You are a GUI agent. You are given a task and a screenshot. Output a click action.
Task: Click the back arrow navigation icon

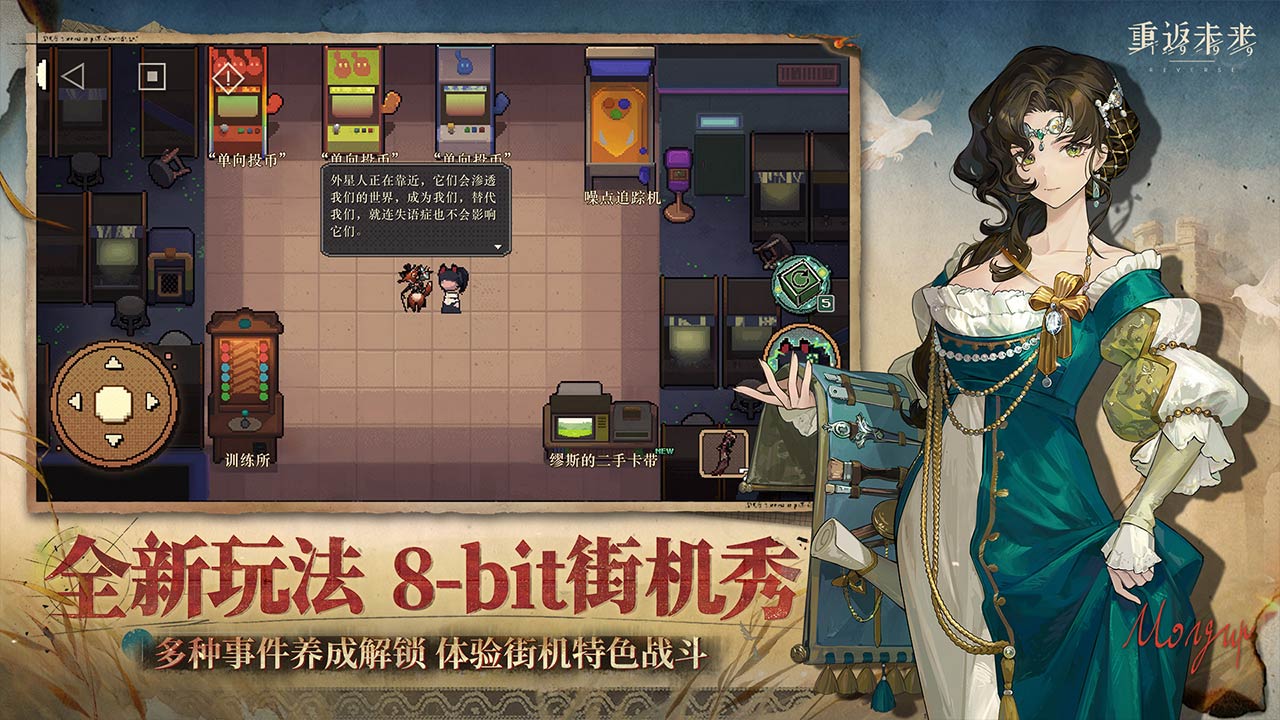[x=72, y=74]
